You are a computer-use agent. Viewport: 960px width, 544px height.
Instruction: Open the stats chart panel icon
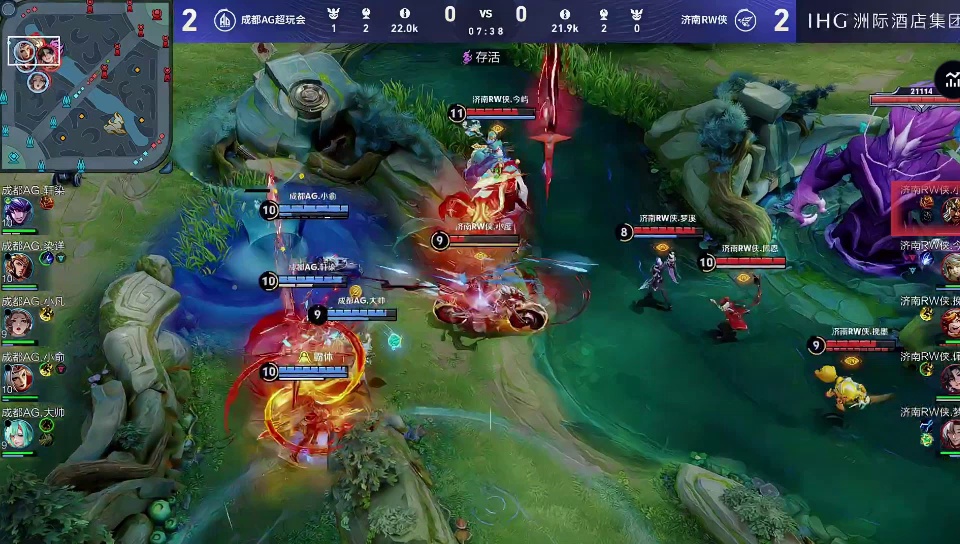947,79
